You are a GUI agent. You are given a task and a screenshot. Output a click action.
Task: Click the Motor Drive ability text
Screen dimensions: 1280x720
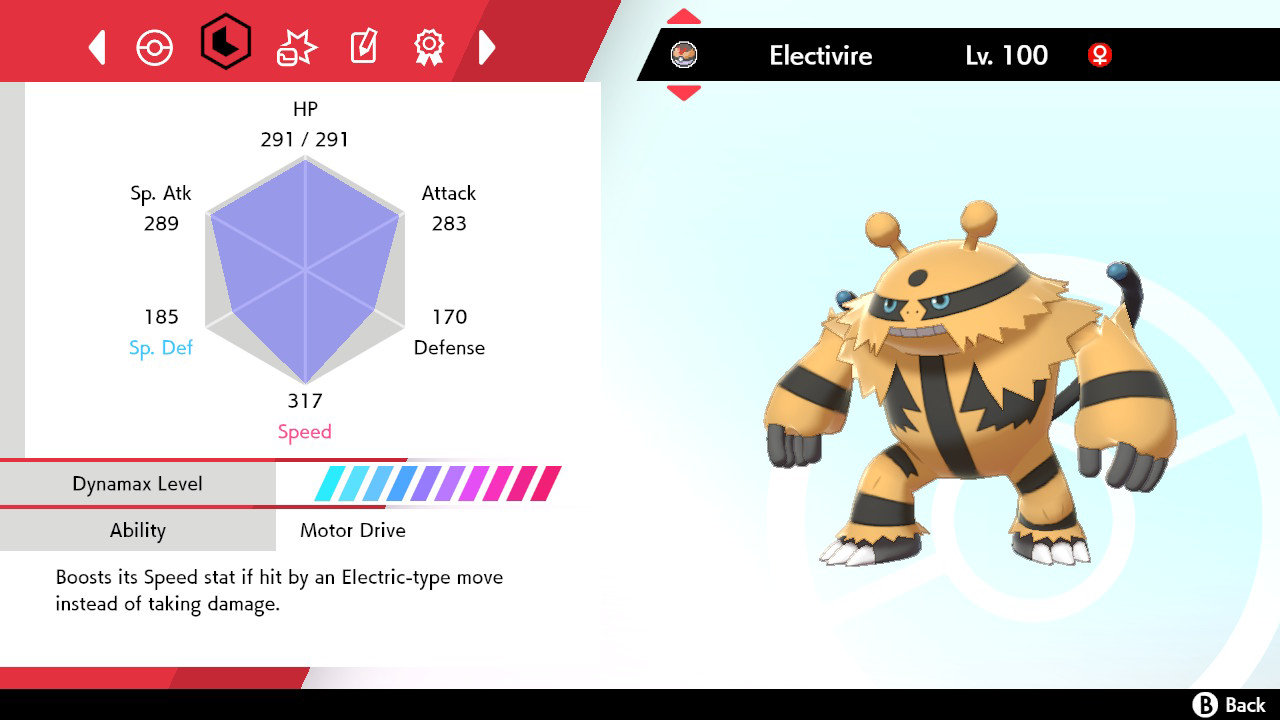[352, 530]
